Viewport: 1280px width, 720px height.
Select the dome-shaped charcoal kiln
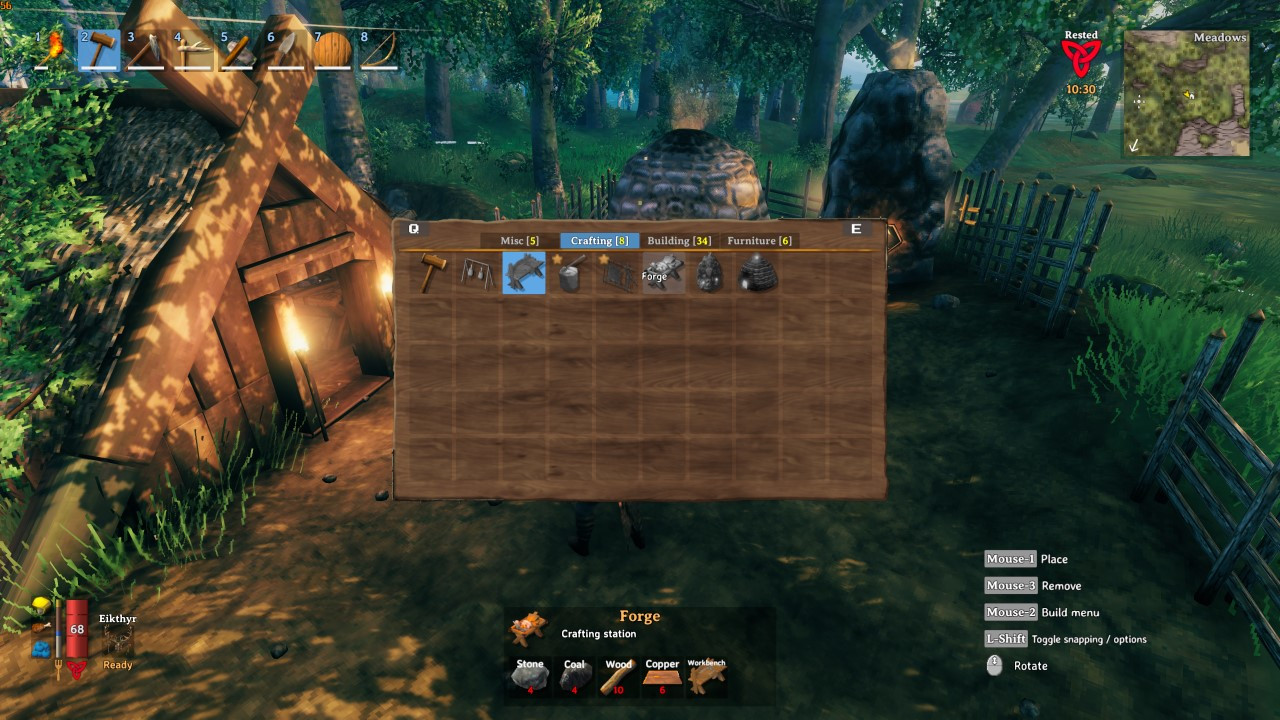click(756, 273)
